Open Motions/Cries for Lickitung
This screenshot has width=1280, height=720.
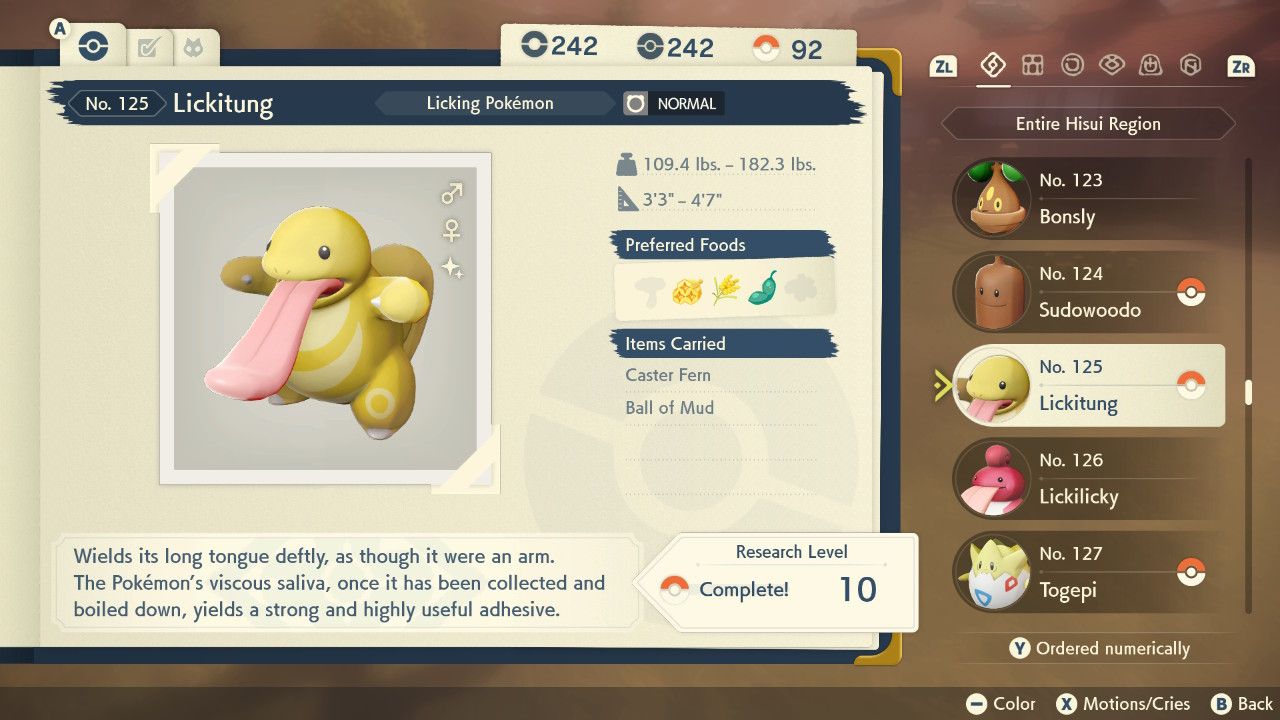1124,703
